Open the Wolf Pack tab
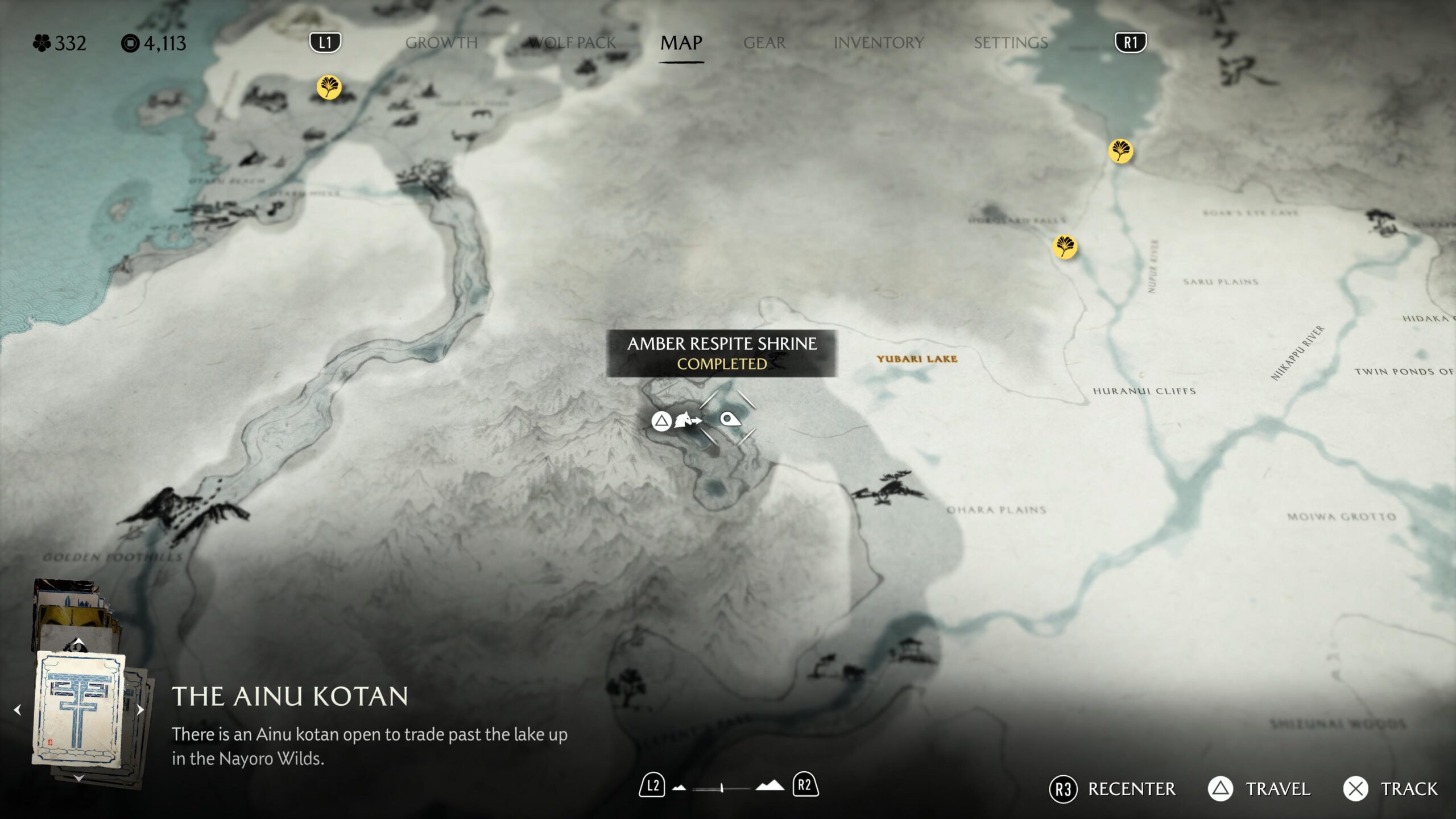 572,43
